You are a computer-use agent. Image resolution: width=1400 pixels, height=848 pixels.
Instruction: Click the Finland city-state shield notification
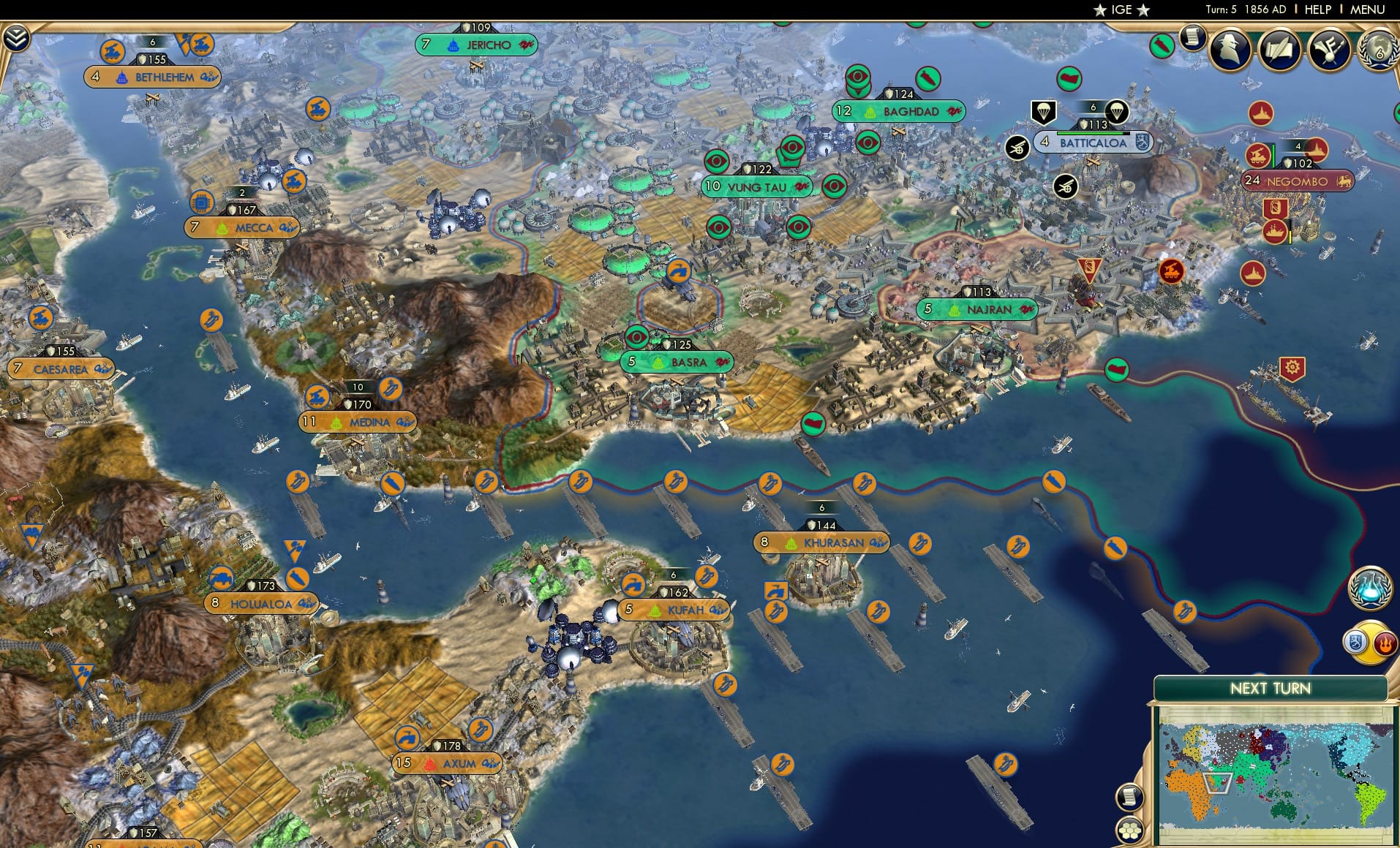point(1355,641)
